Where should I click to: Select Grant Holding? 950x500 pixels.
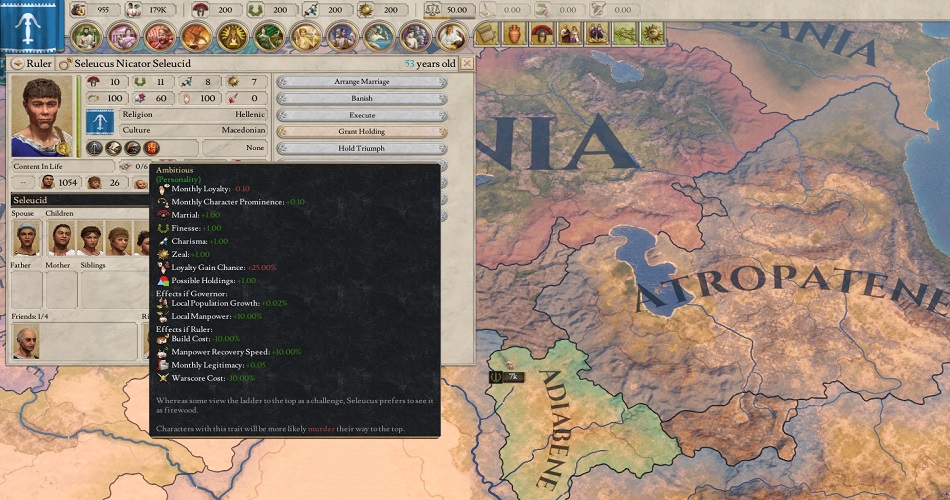point(361,132)
